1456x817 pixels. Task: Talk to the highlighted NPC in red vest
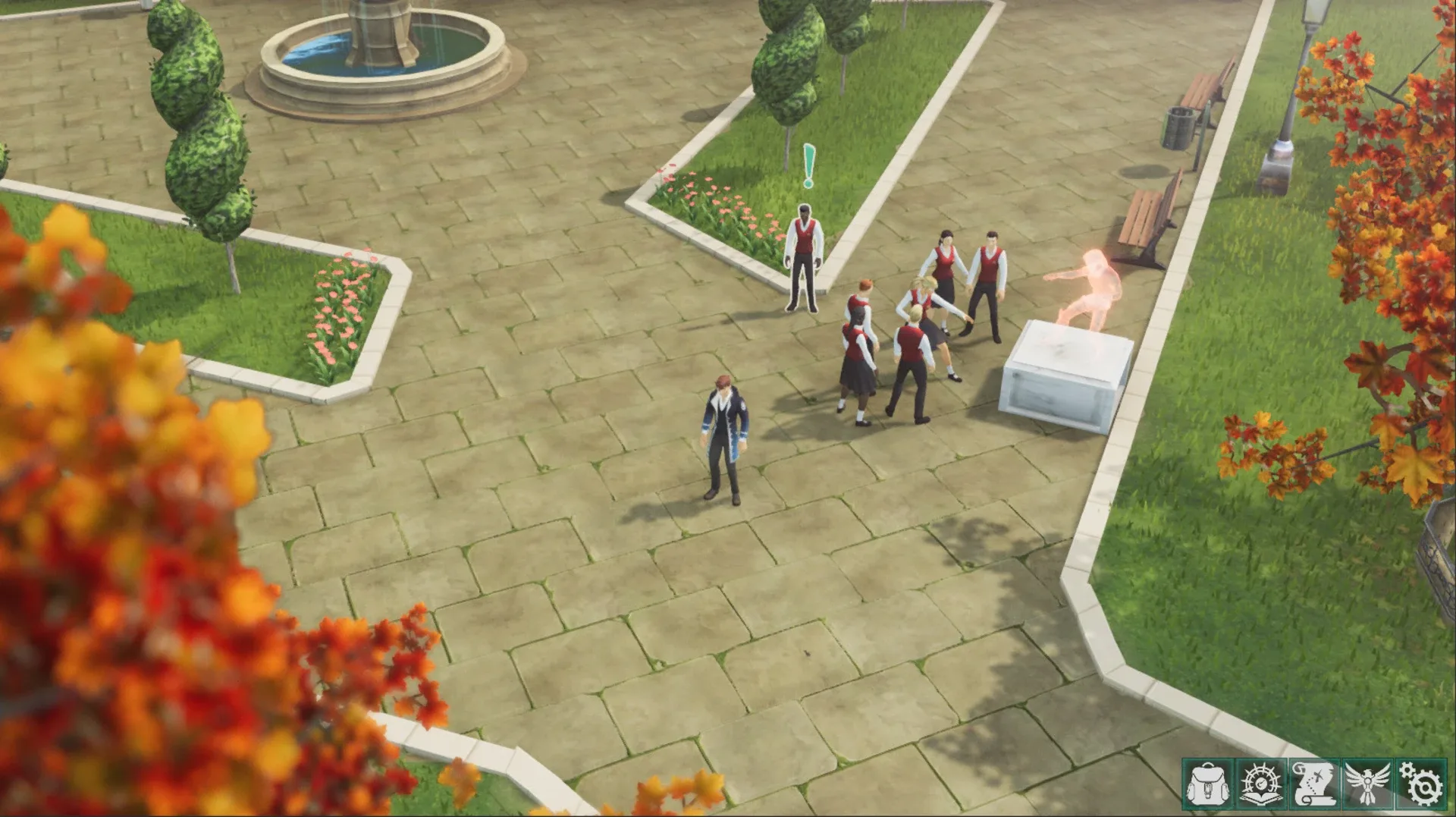coord(804,258)
